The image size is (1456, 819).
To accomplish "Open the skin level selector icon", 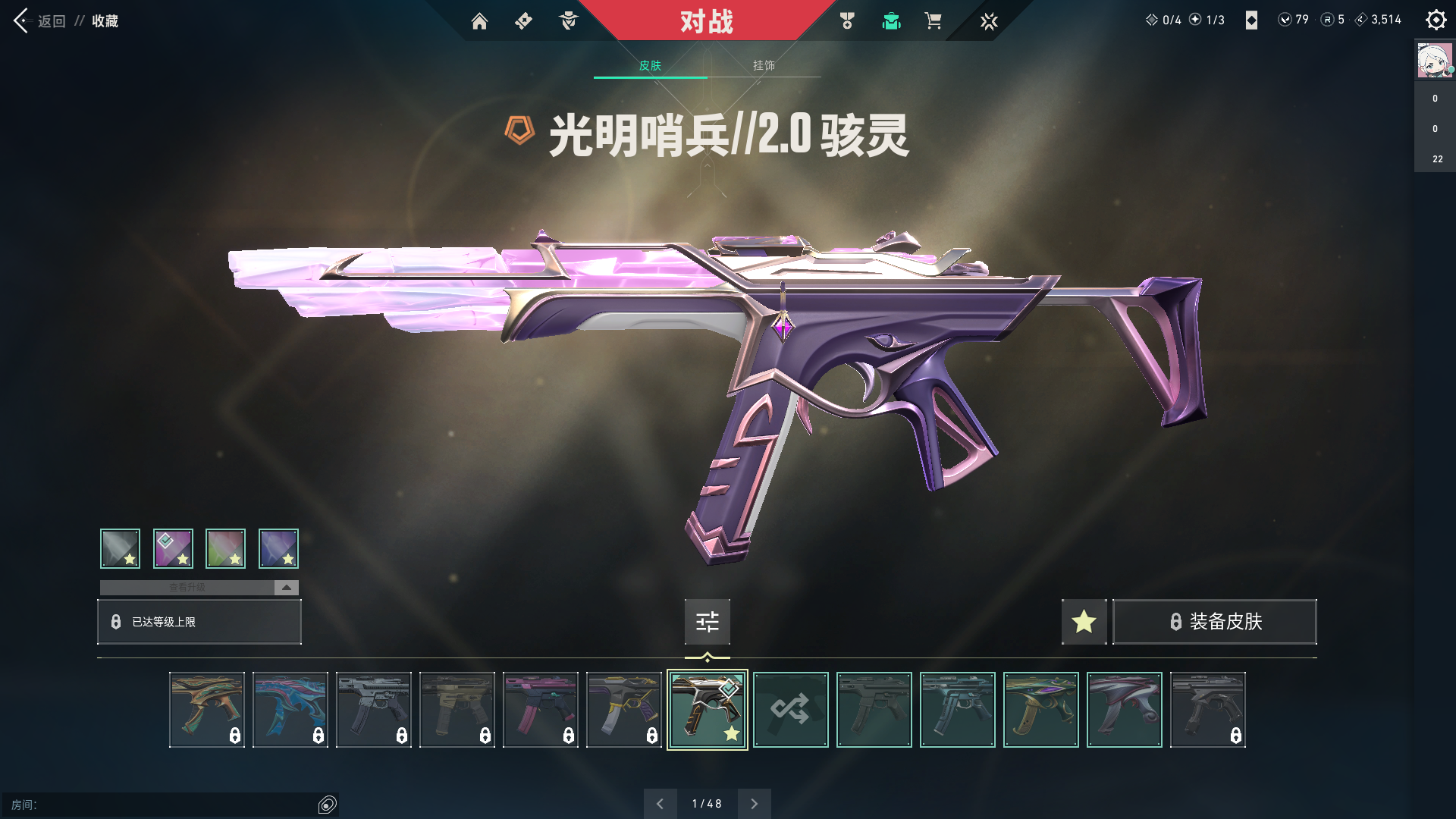I will [x=707, y=622].
